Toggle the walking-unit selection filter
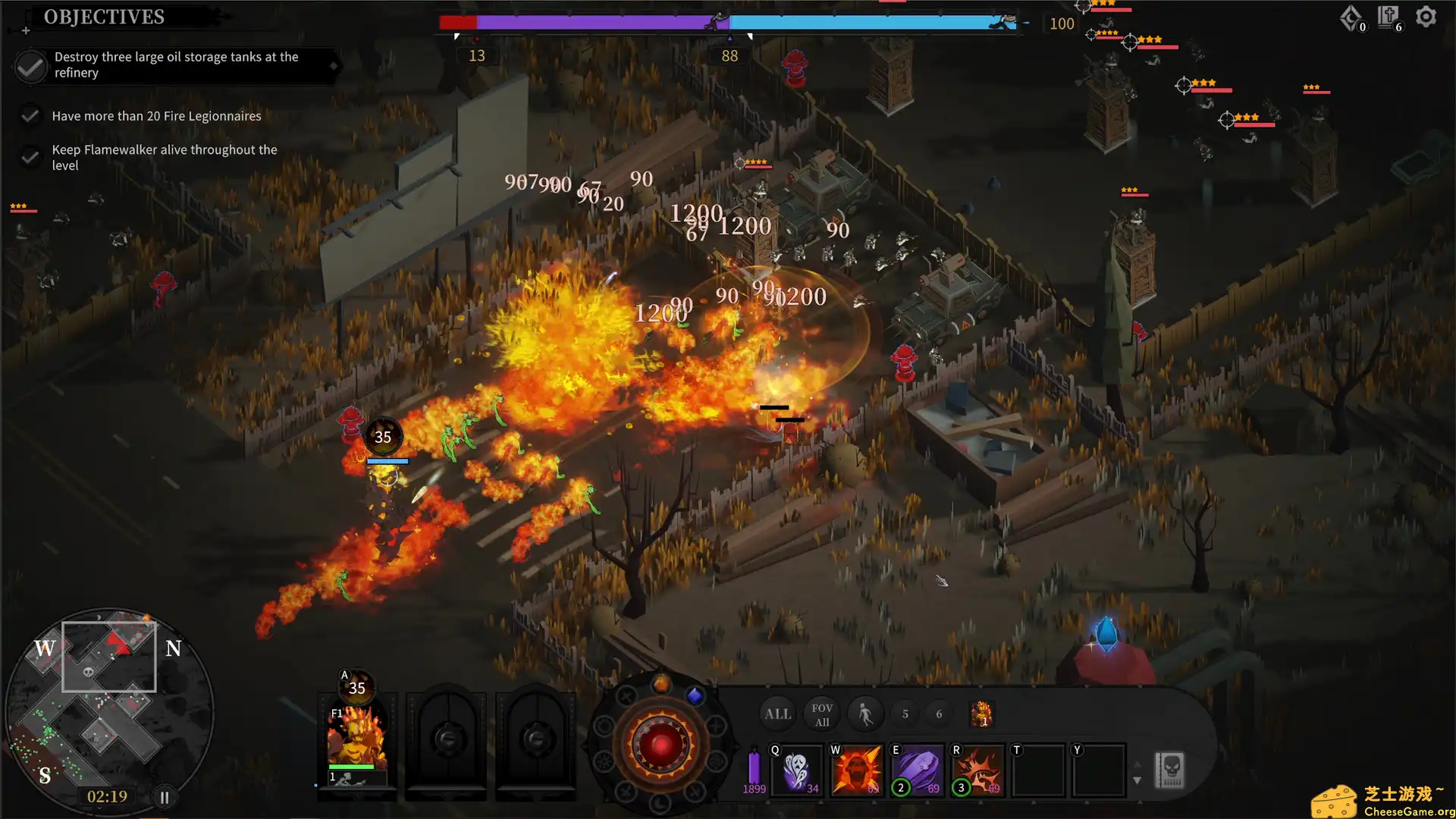This screenshot has width=1456, height=819. pos(865,714)
